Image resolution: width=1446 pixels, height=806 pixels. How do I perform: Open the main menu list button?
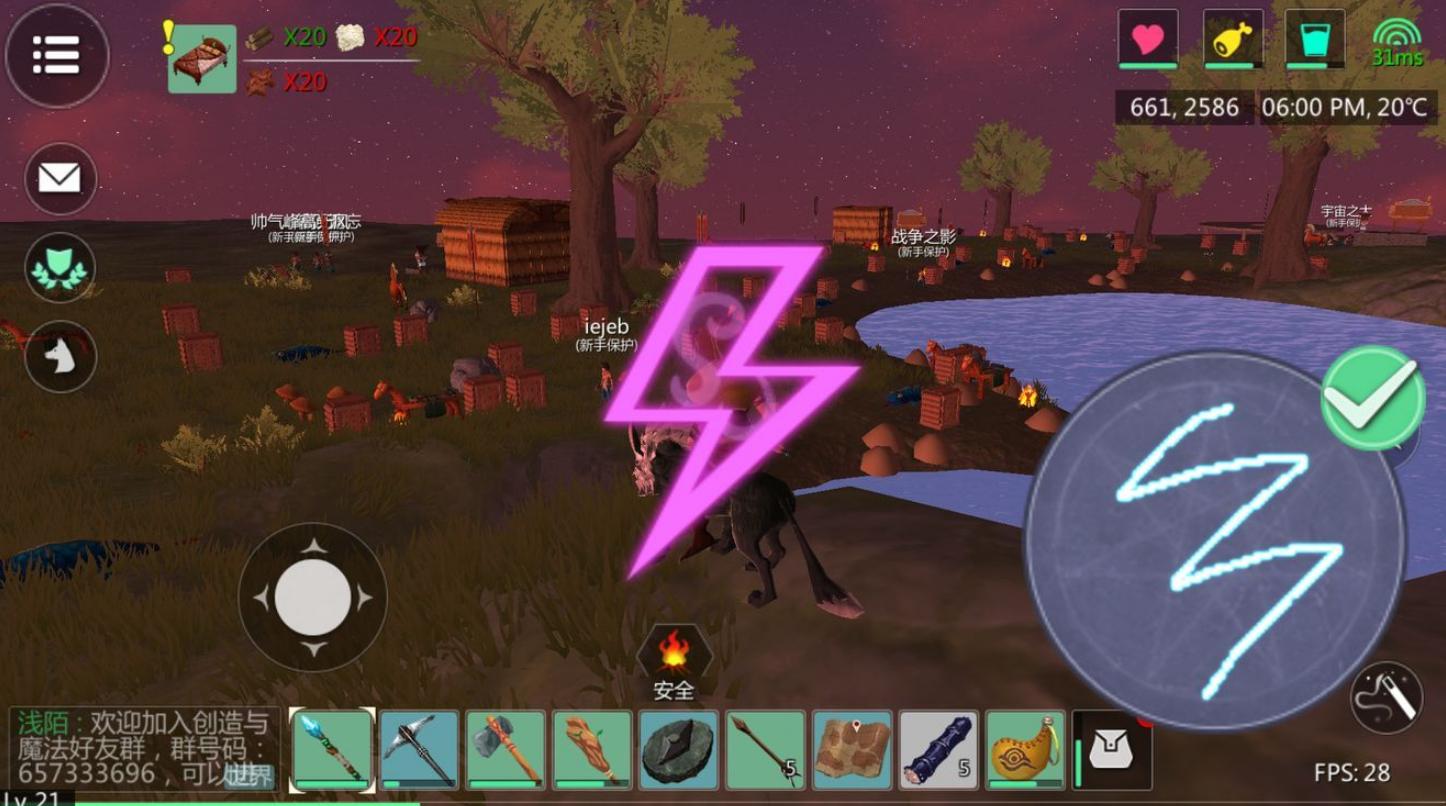tap(57, 56)
